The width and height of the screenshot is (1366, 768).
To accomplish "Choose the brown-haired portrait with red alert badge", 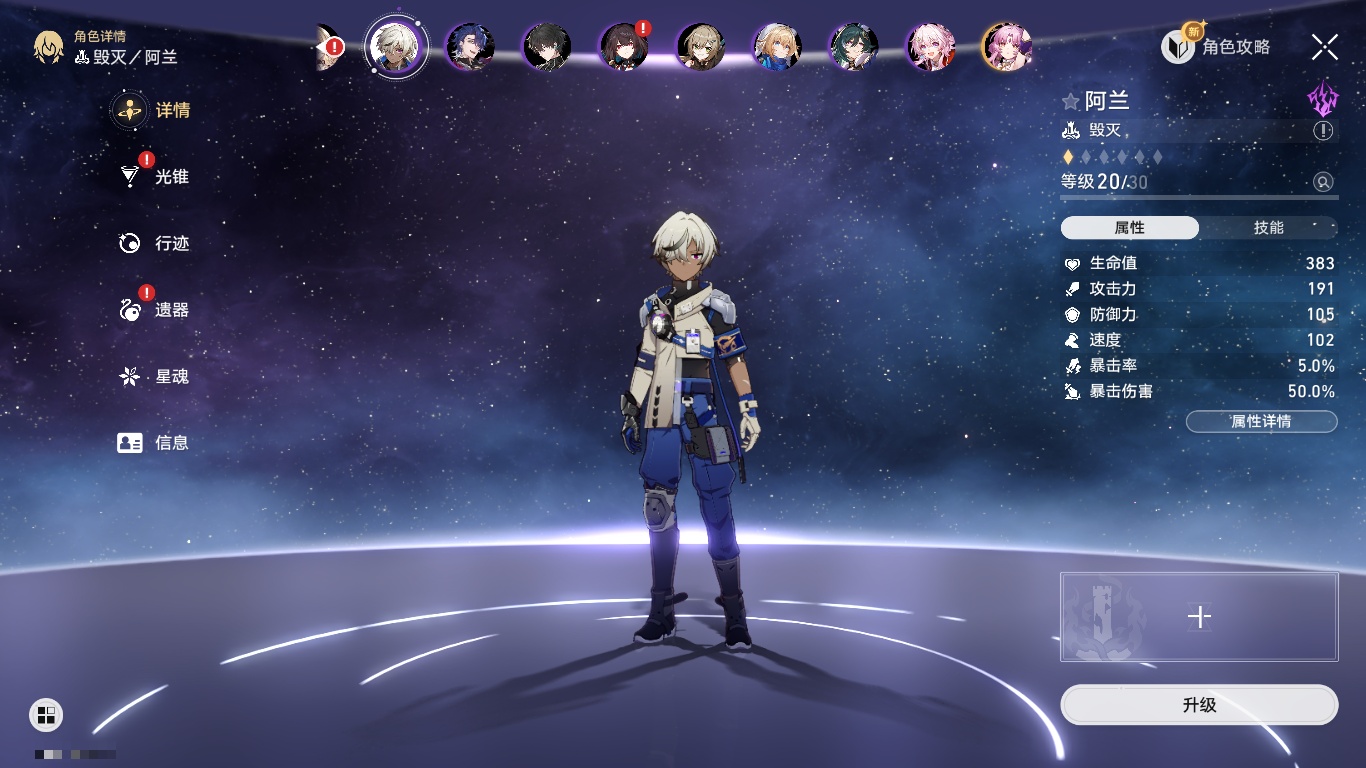I will point(623,46).
